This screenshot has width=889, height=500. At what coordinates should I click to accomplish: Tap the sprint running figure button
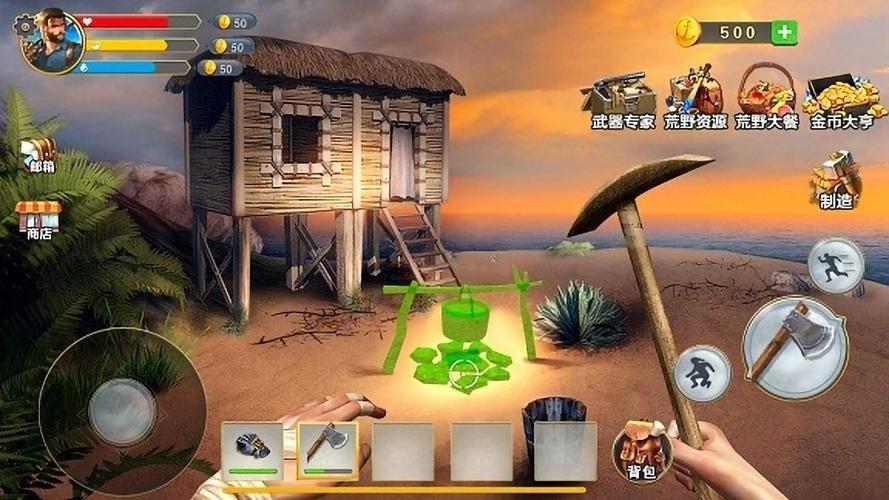pos(835,266)
